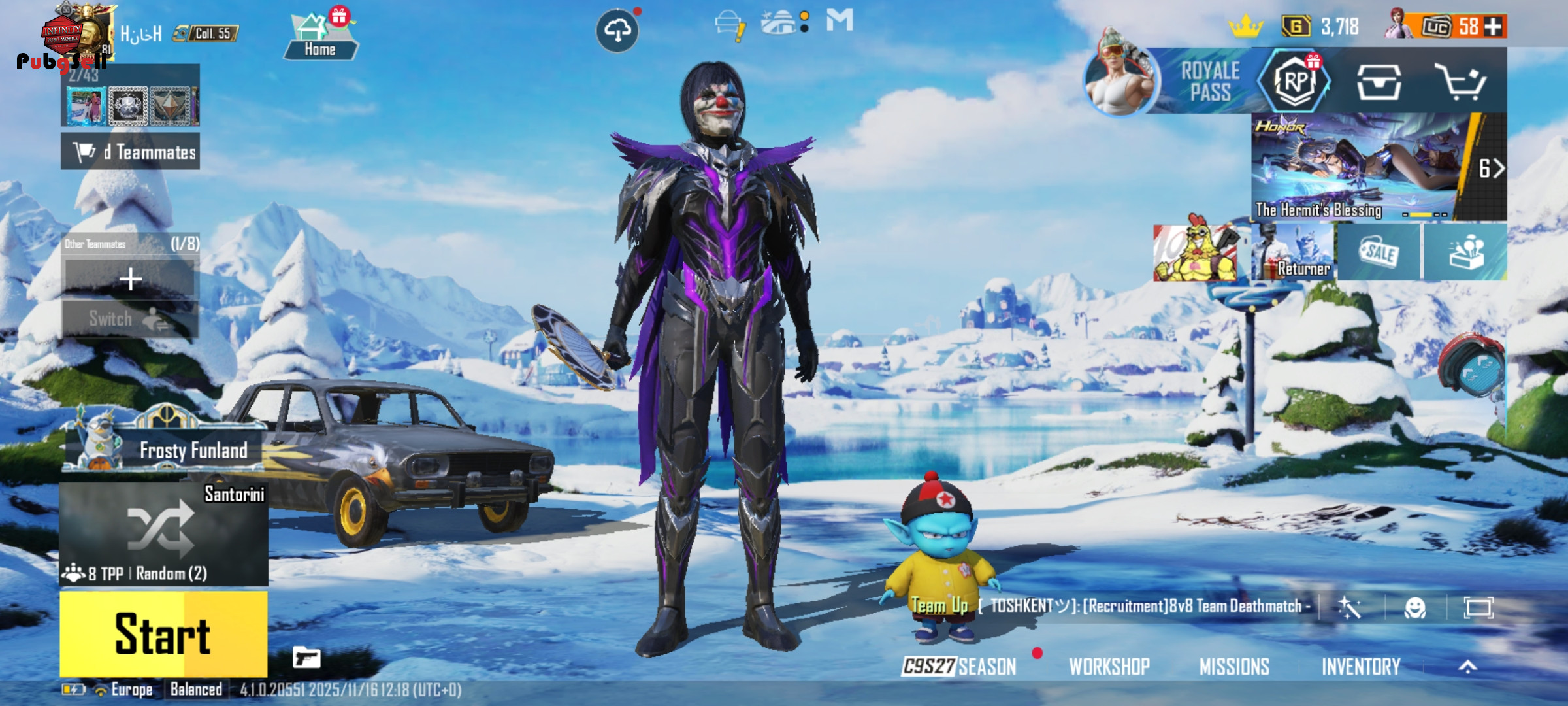
Task: Expand the bottom menu arrow
Action: pyautogui.click(x=1468, y=666)
